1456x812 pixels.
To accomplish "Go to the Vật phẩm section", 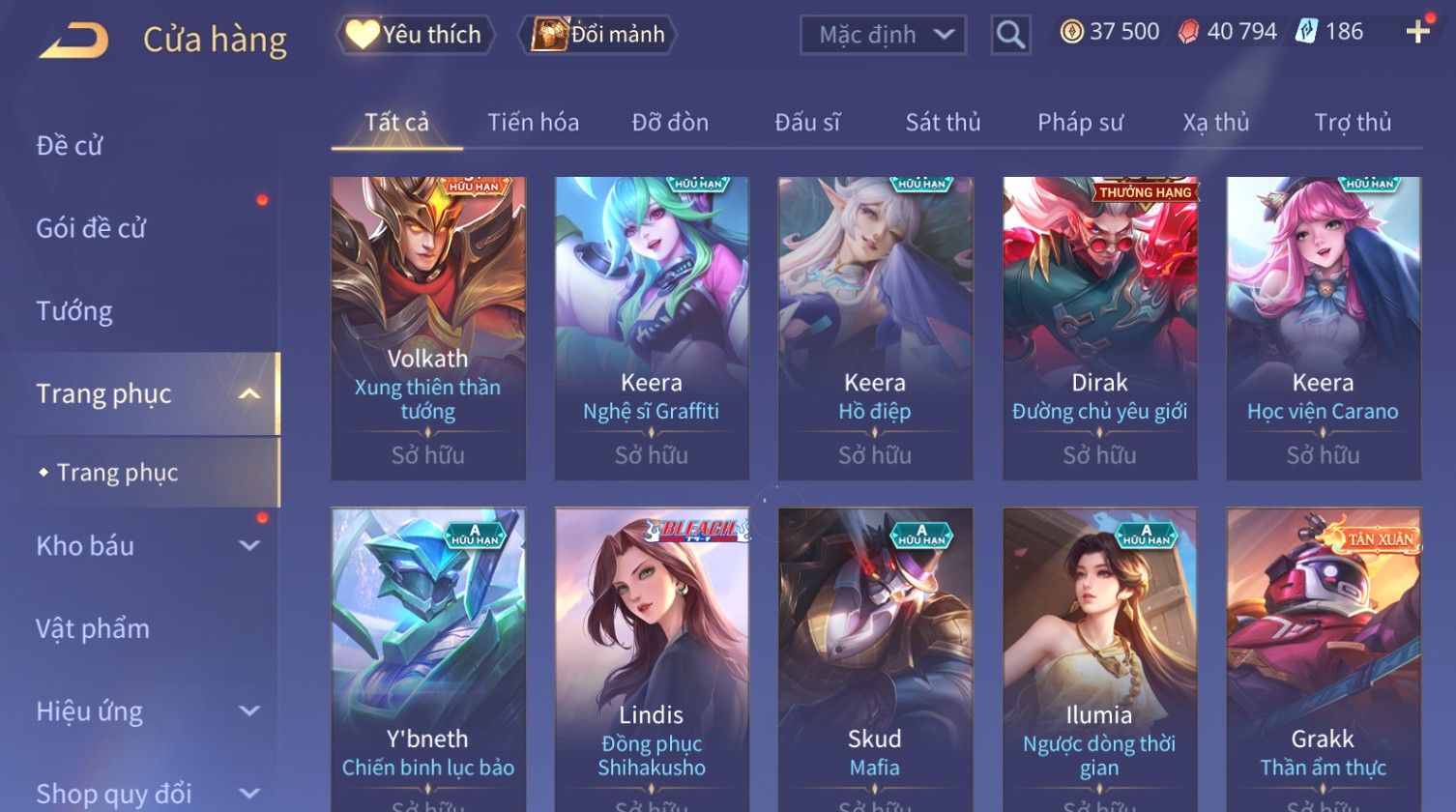I will [x=93, y=629].
